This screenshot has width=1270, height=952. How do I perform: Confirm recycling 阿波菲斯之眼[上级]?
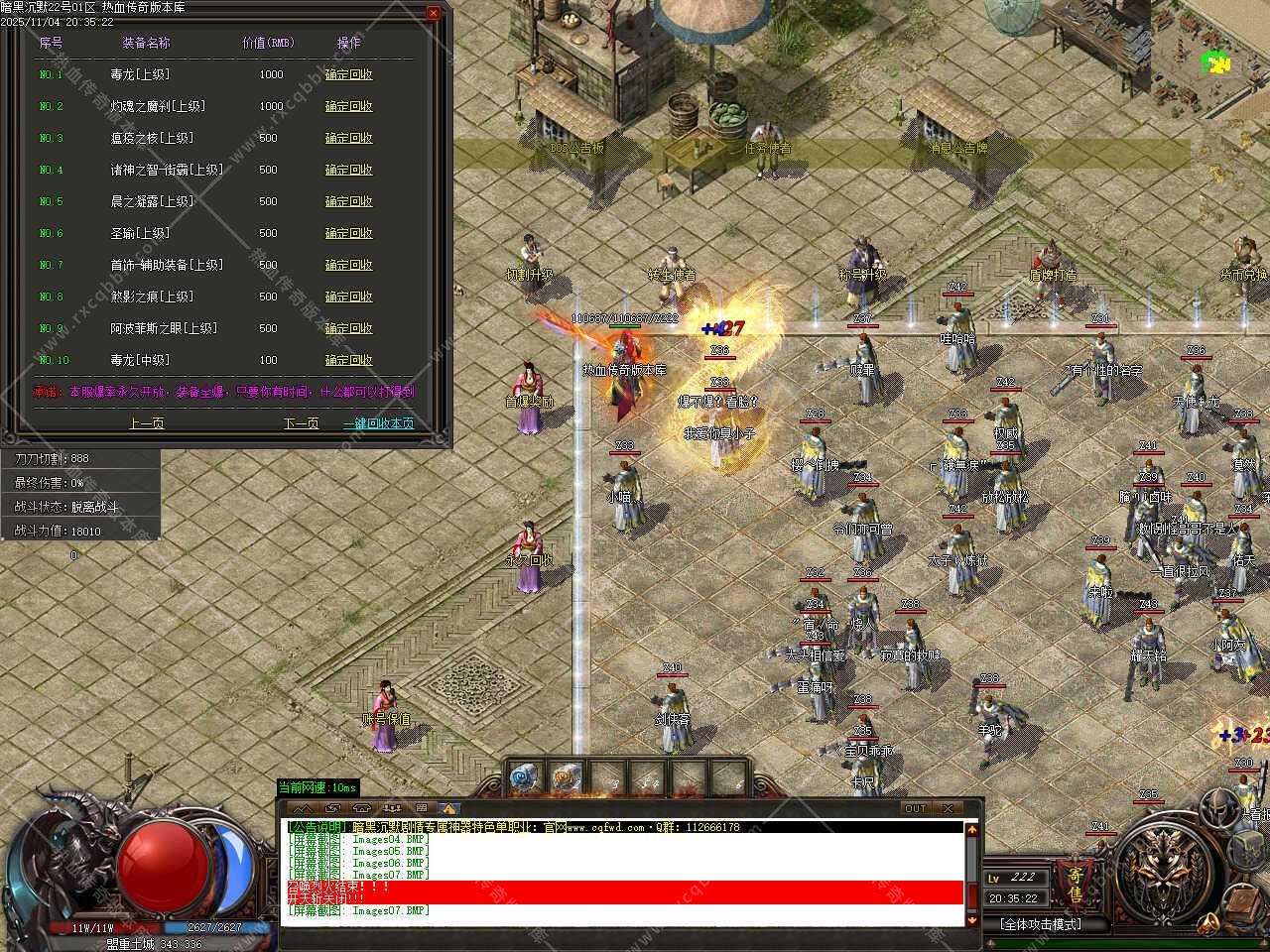click(x=348, y=328)
